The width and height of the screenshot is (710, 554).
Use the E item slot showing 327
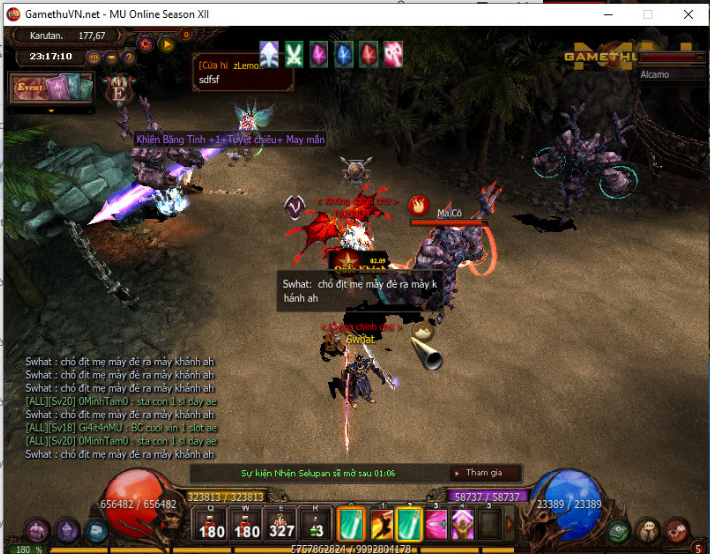(x=281, y=524)
